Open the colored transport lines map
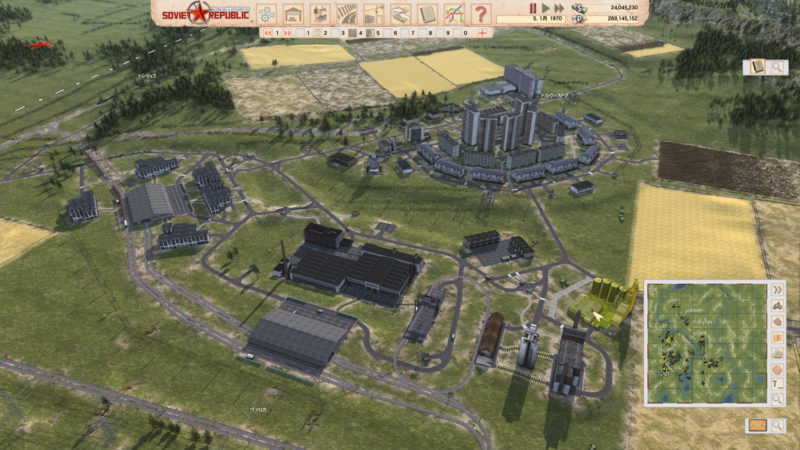The image size is (800, 450). [454, 14]
